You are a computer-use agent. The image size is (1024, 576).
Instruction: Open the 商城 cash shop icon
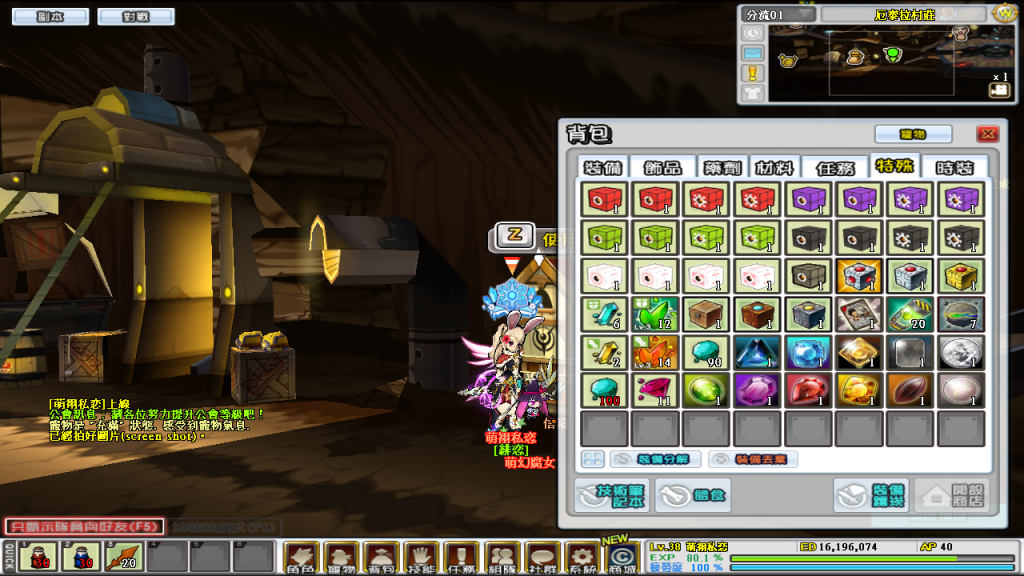tap(622, 557)
